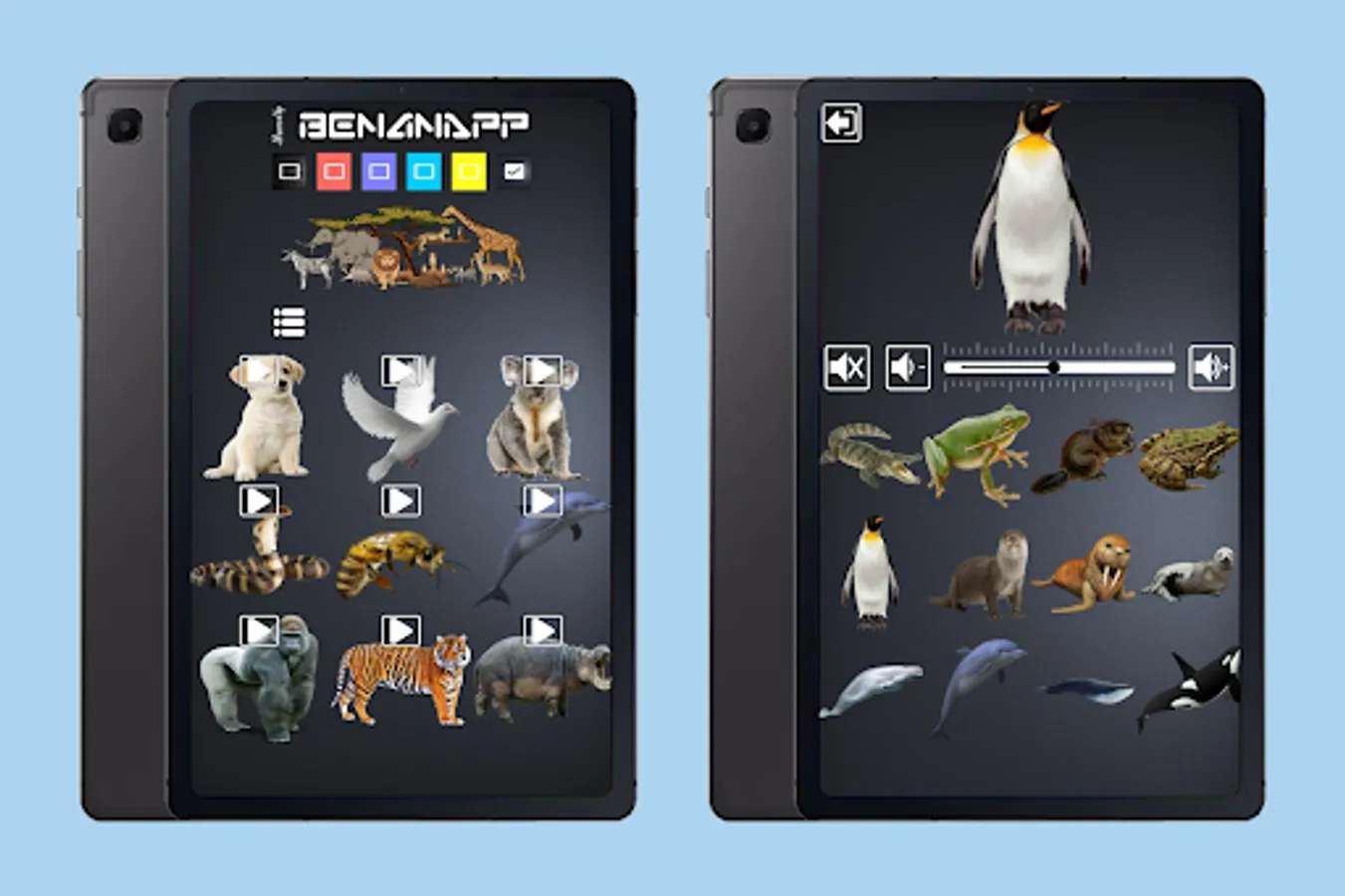Screen dimensions: 1345x896
Task: Play the tiger sound
Action: (400, 629)
